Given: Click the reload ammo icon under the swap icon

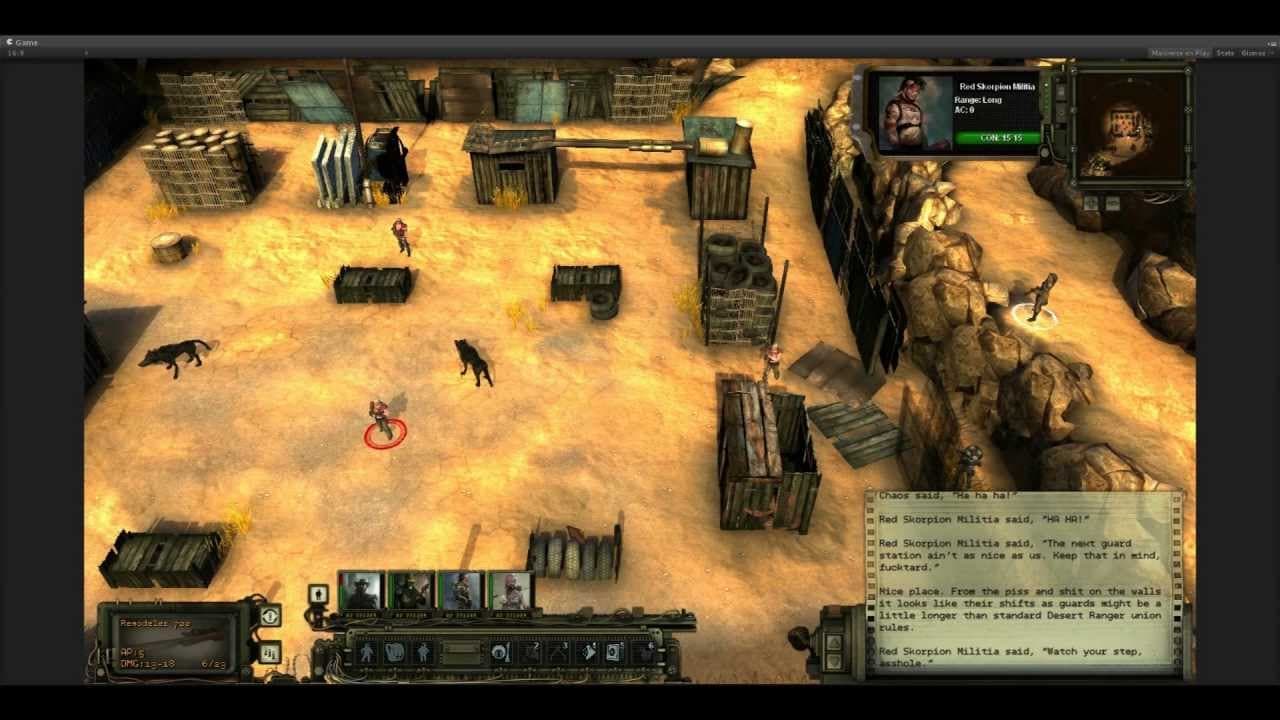Looking at the screenshot, I should [270, 654].
